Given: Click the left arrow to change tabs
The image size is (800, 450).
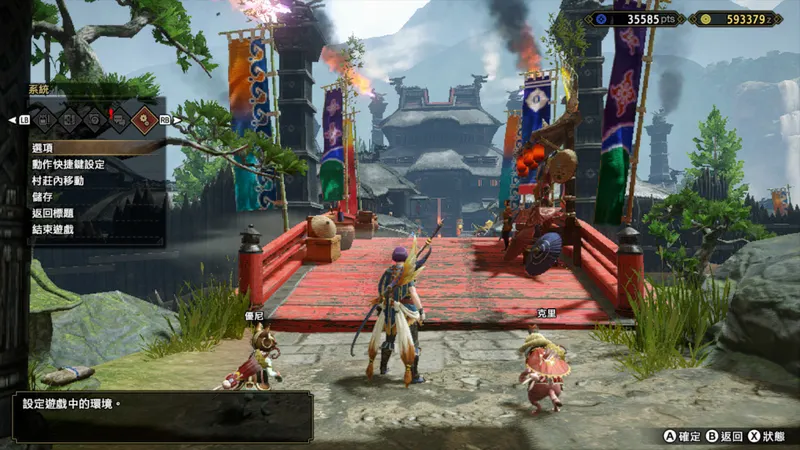Looking at the screenshot, I should tap(11, 120).
